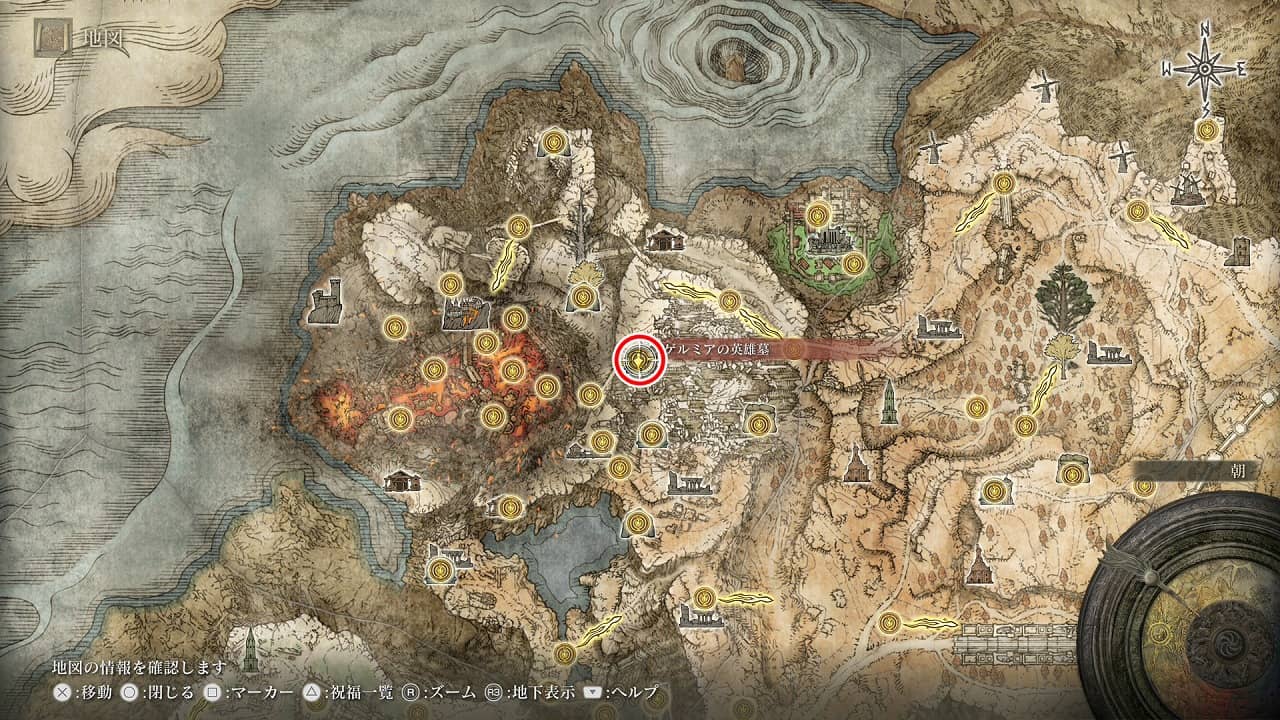Select the grace marker beneath the compass rose

click(1209, 130)
